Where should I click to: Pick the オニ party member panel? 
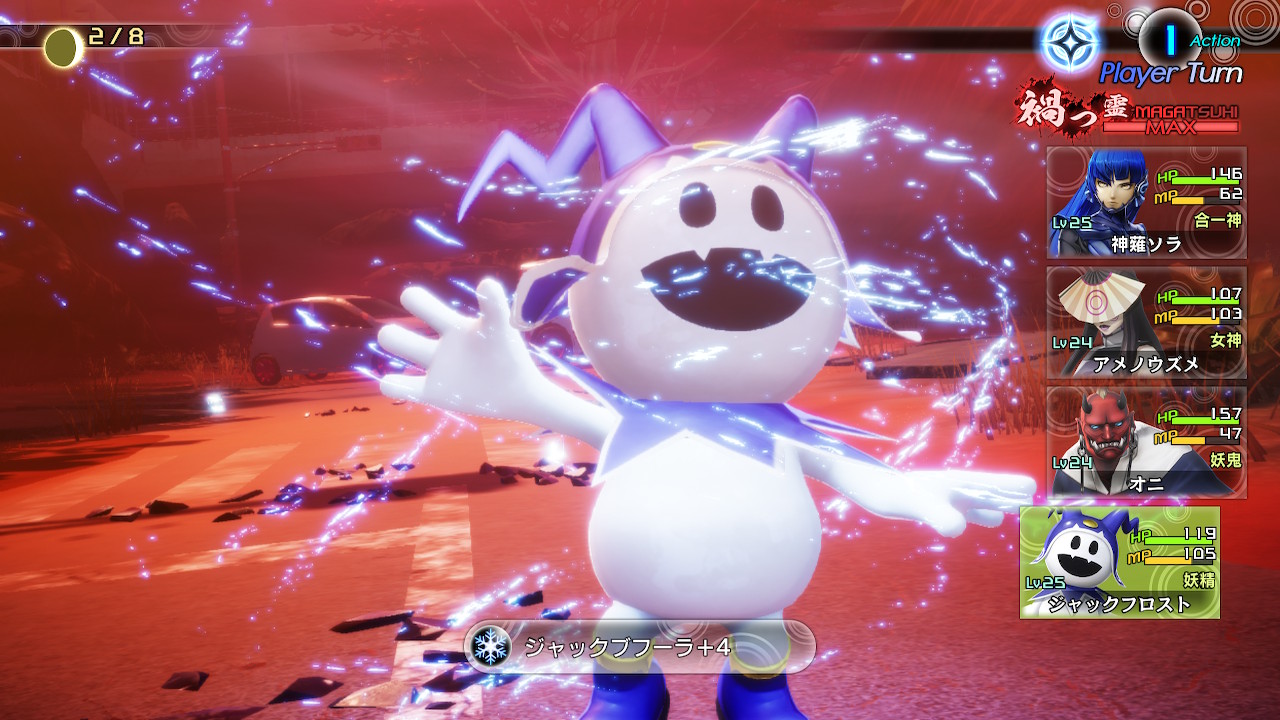click(x=1146, y=442)
